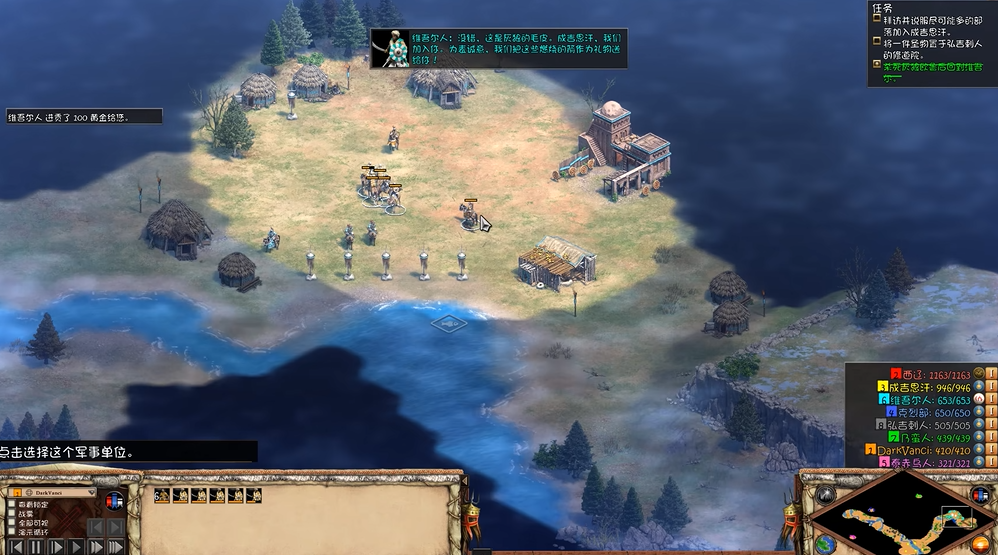The image size is (998, 555).
Task: Select the unit portrait marked with 6
Action: (x=162, y=495)
